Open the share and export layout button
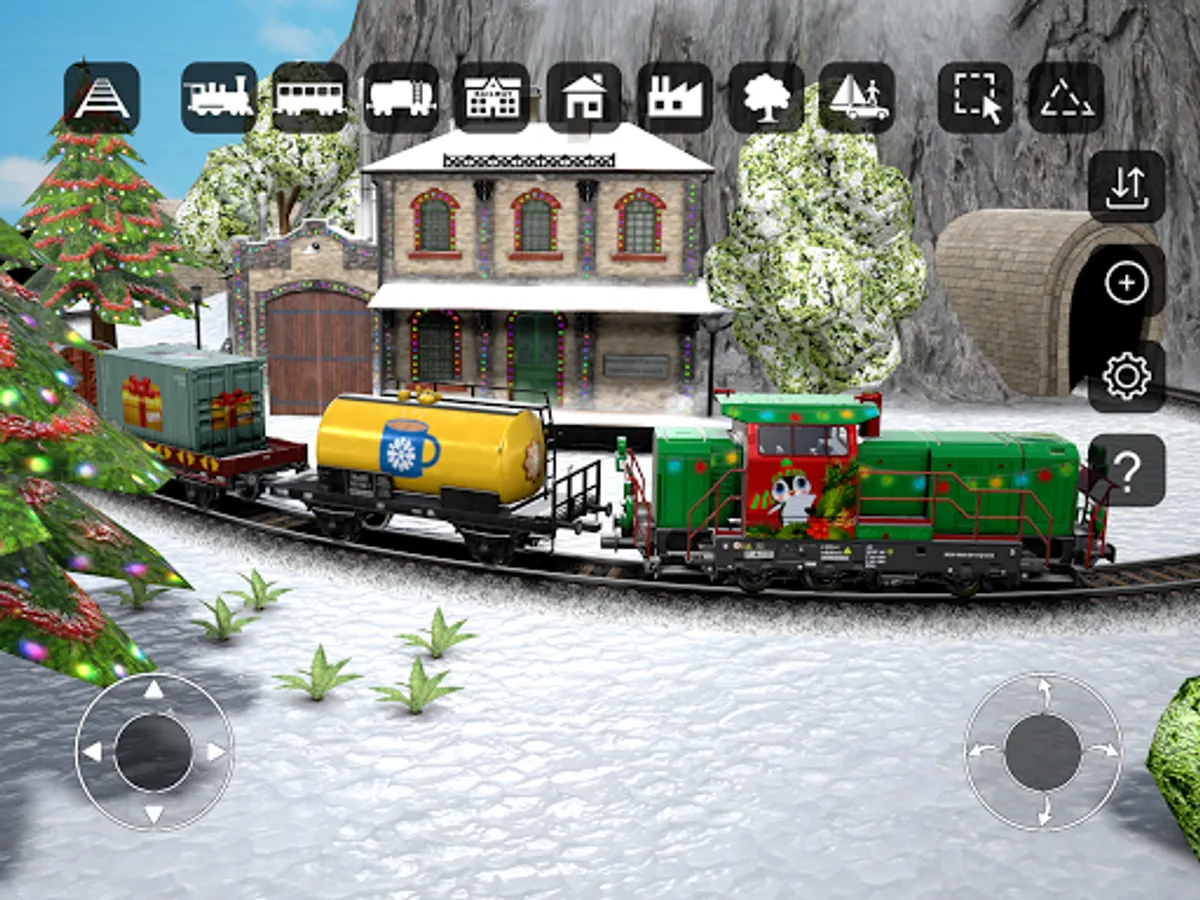The width and height of the screenshot is (1200, 900). (x=1127, y=186)
